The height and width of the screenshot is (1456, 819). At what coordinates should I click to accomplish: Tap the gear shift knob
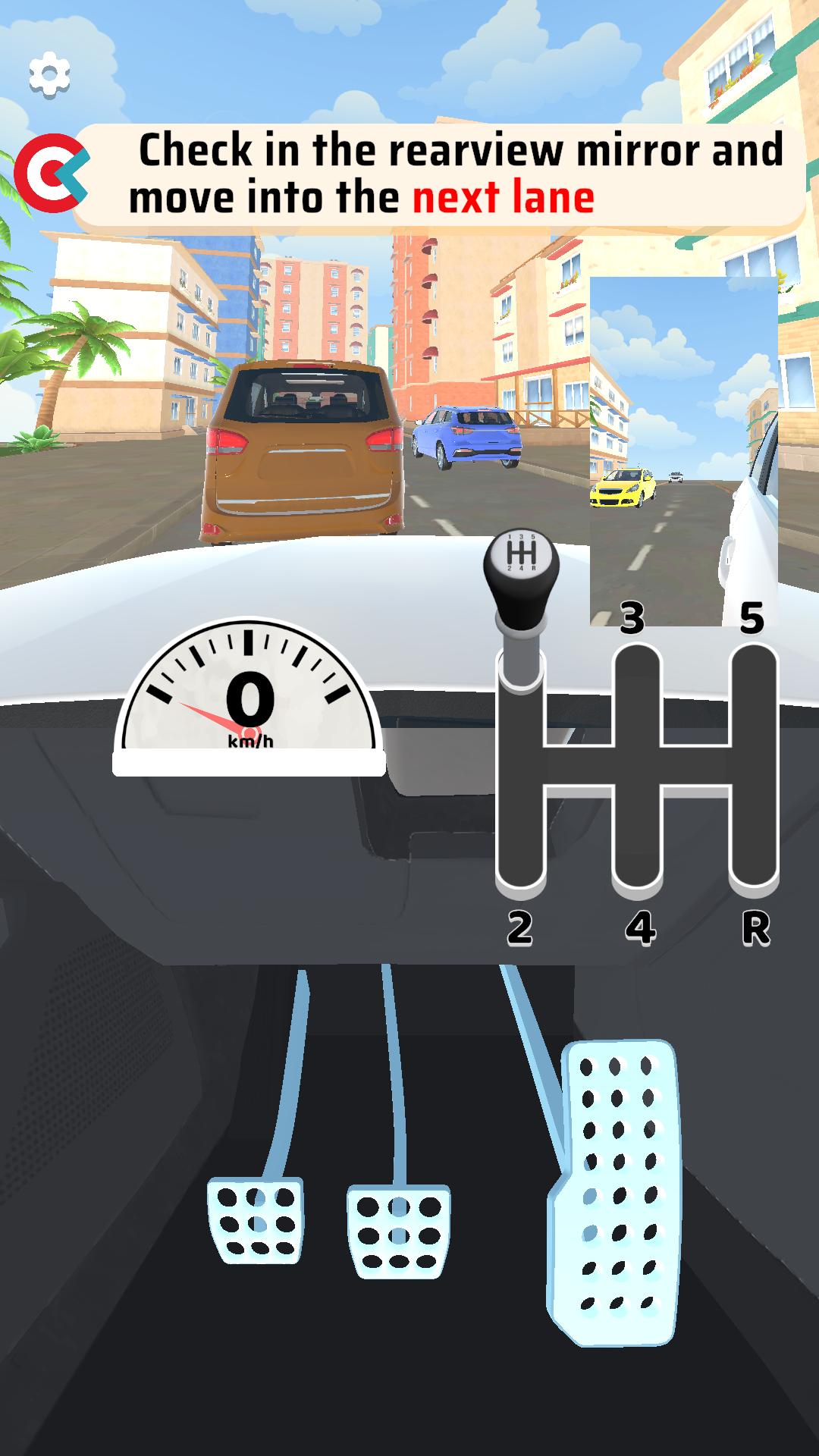pyautogui.click(x=521, y=568)
